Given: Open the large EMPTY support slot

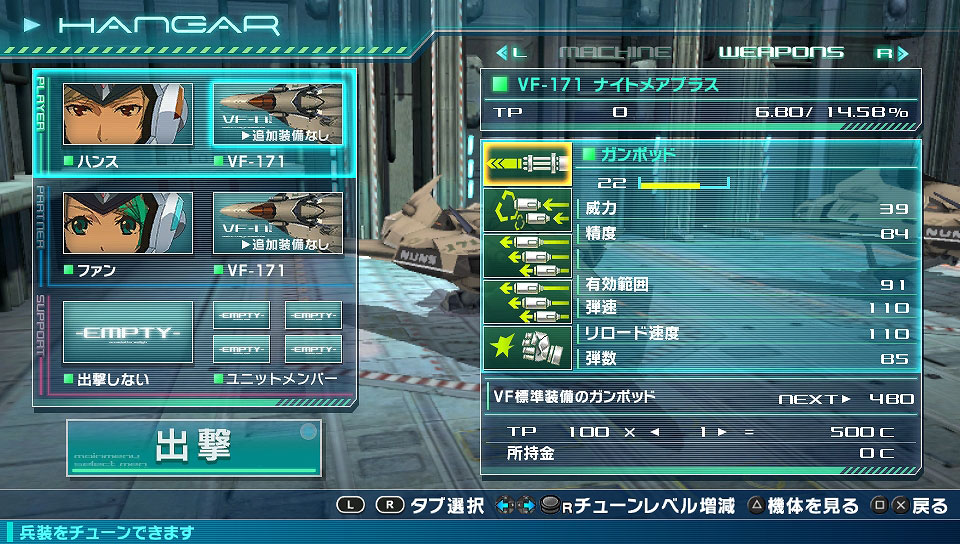Looking at the screenshot, I should pos(127,332).
